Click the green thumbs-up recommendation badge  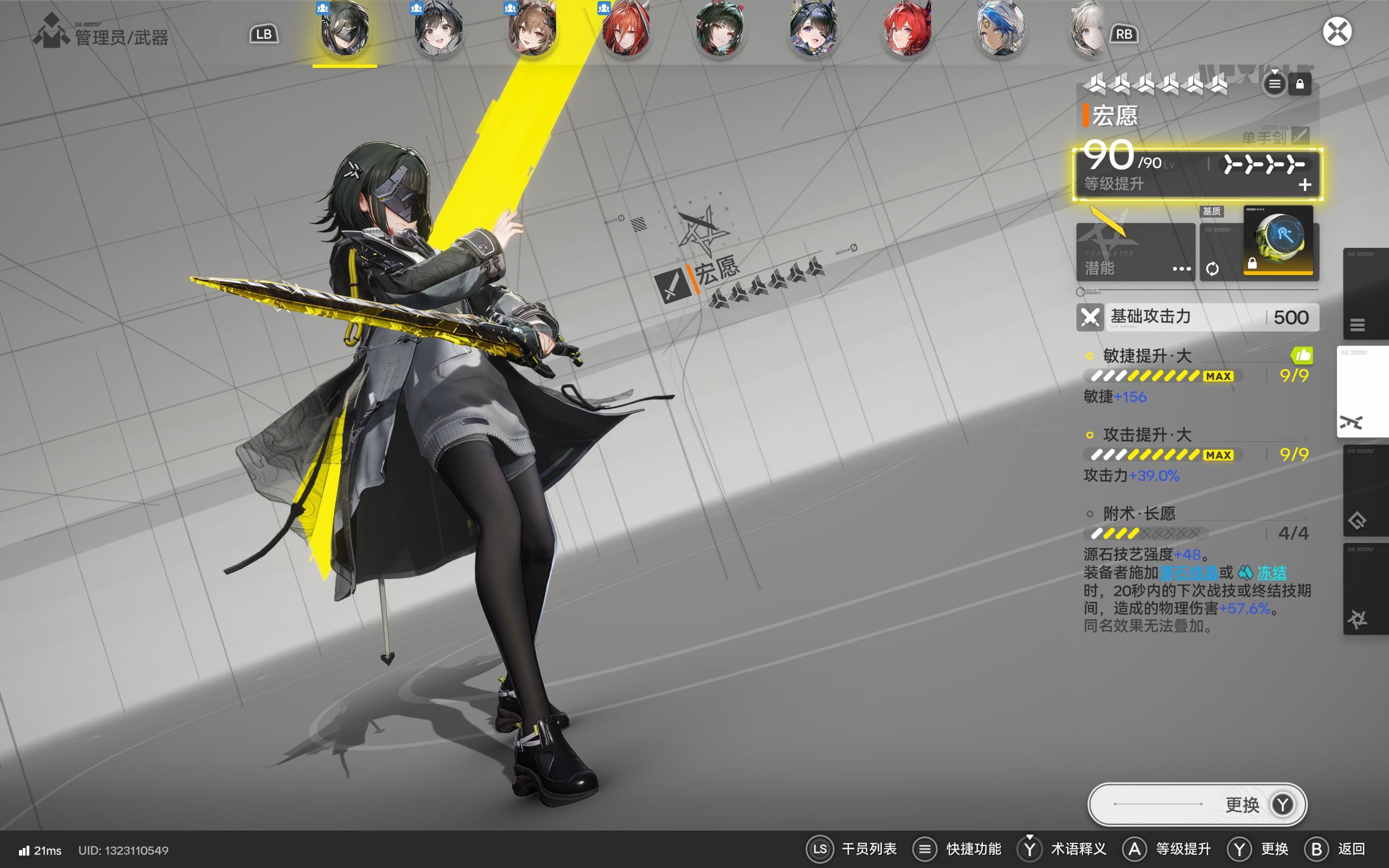pyautogui.click(x=1302, y=356)
